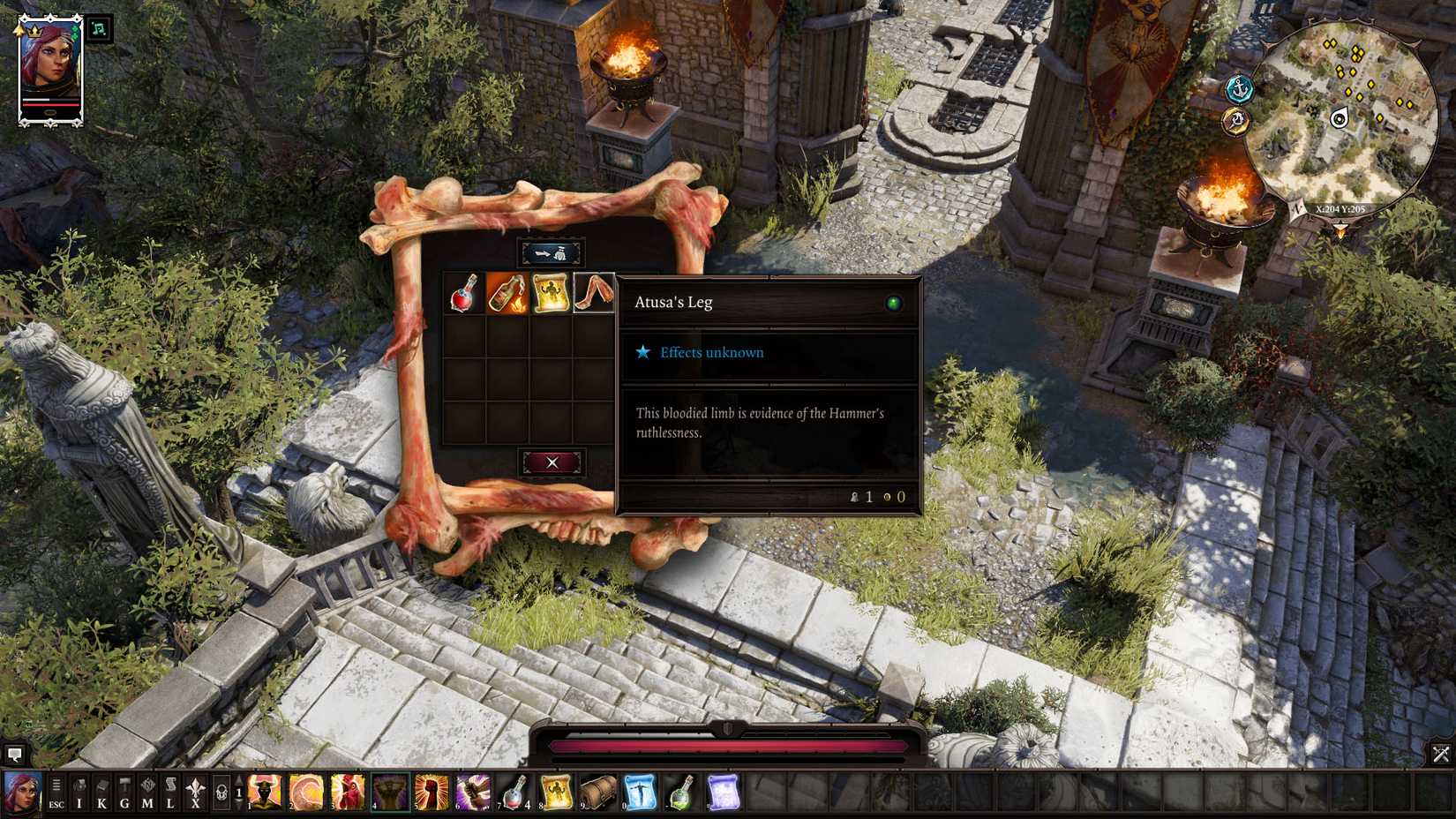
Task: Click the green identify dot on Atusa's Leg tooltip
Action: tap(895, 303)
